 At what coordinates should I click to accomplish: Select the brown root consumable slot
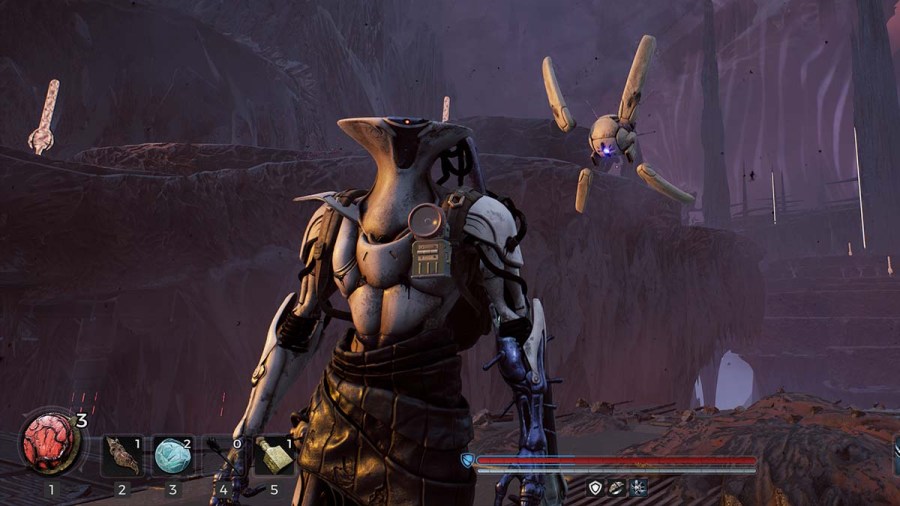click(122, 455)
